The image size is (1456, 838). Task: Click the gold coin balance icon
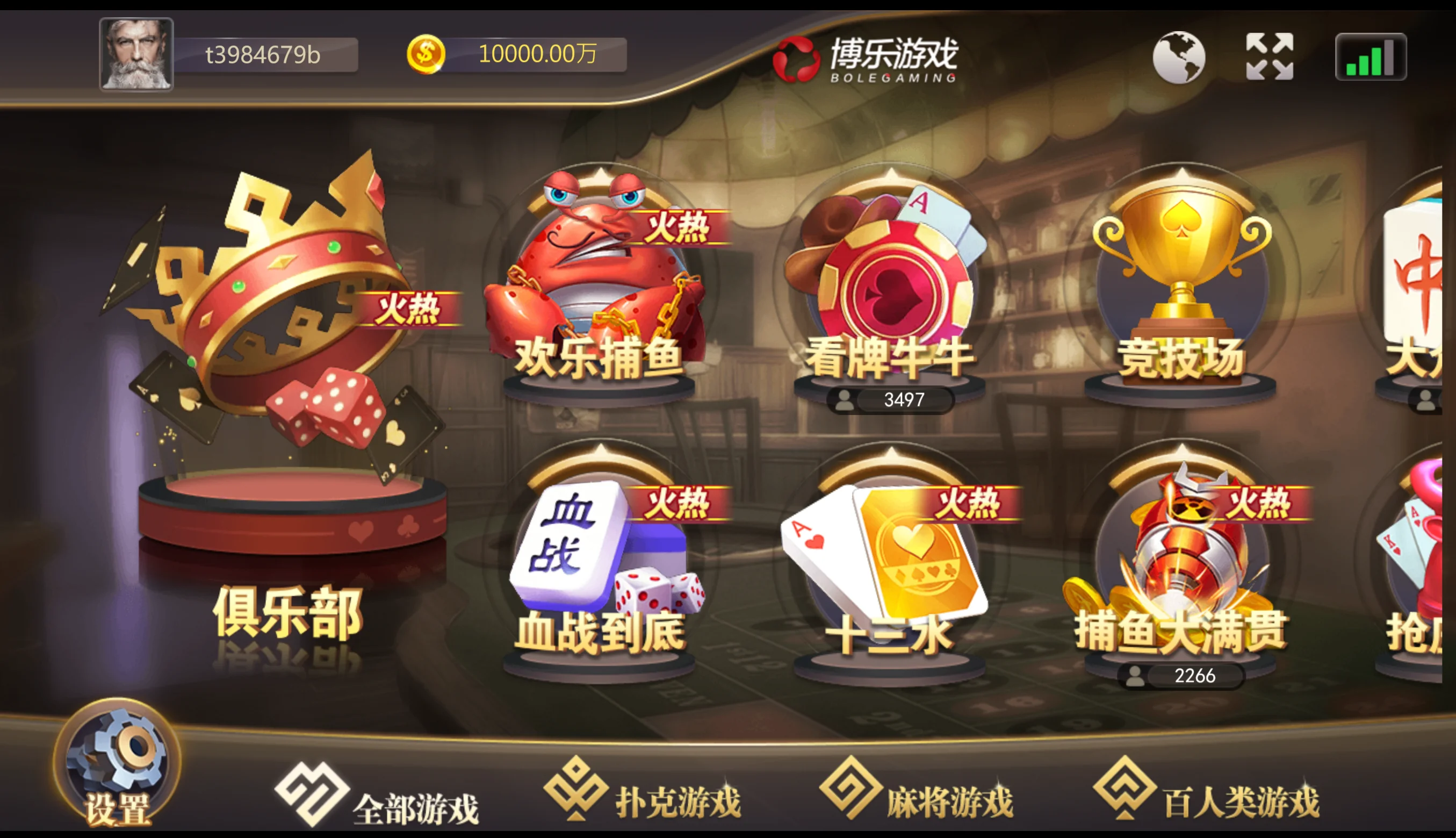pos(426,55)
